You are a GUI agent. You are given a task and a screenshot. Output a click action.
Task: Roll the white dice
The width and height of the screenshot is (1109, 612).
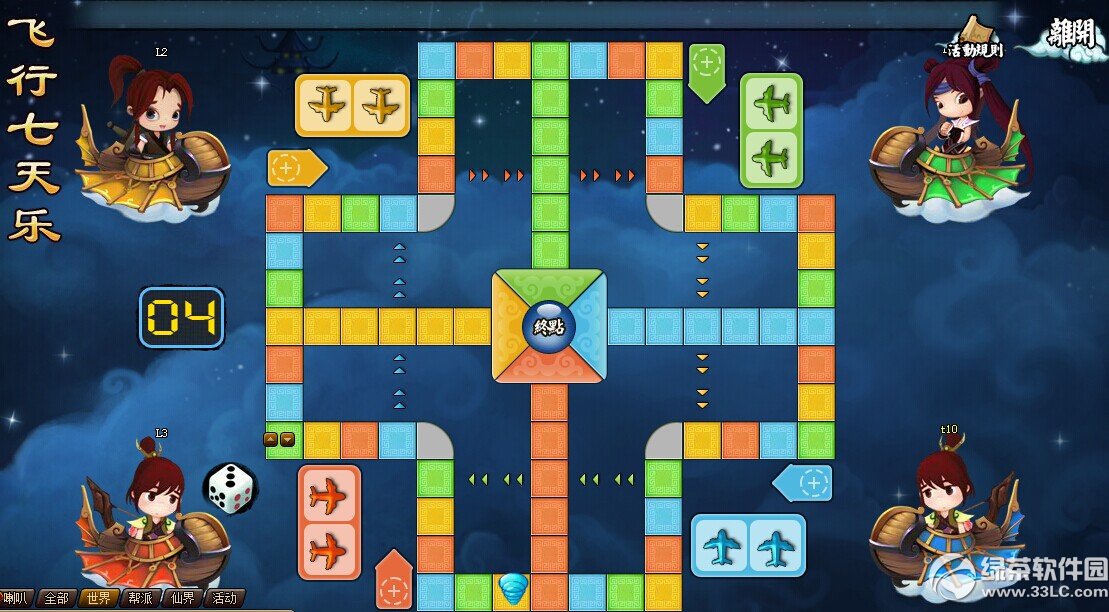coord(230,488)
